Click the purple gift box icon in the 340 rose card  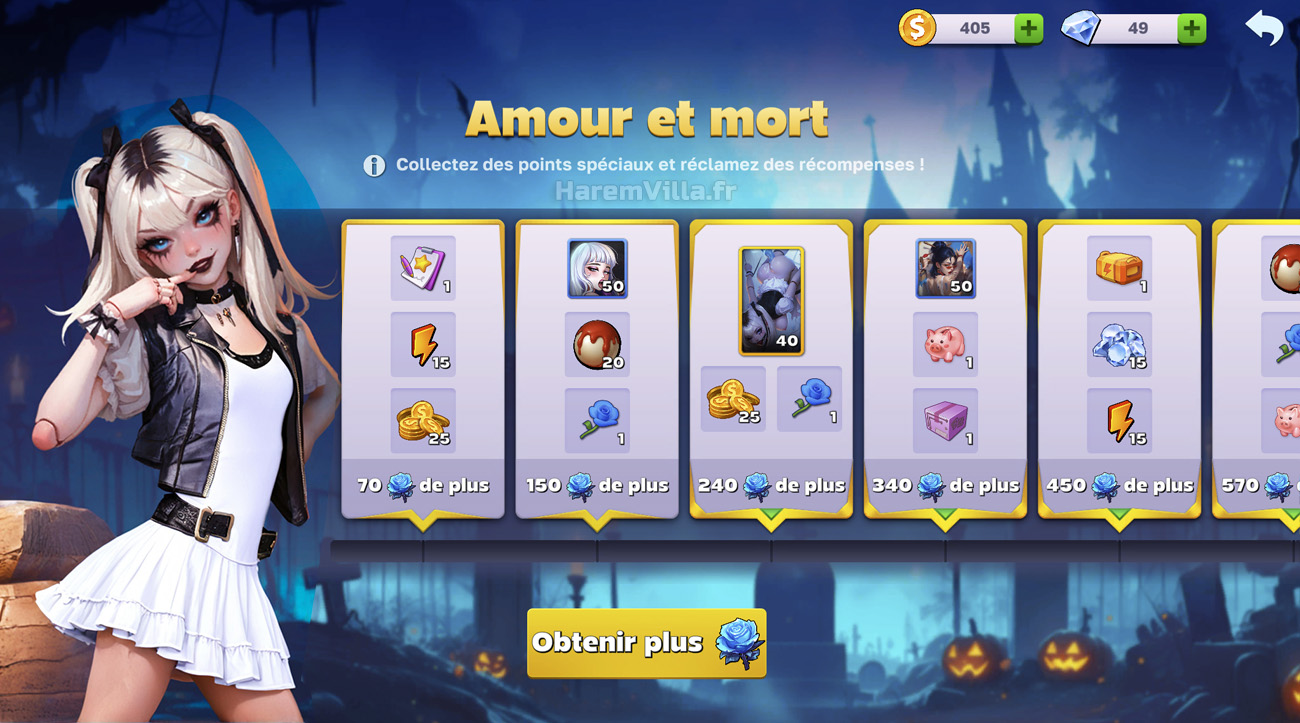945,422
